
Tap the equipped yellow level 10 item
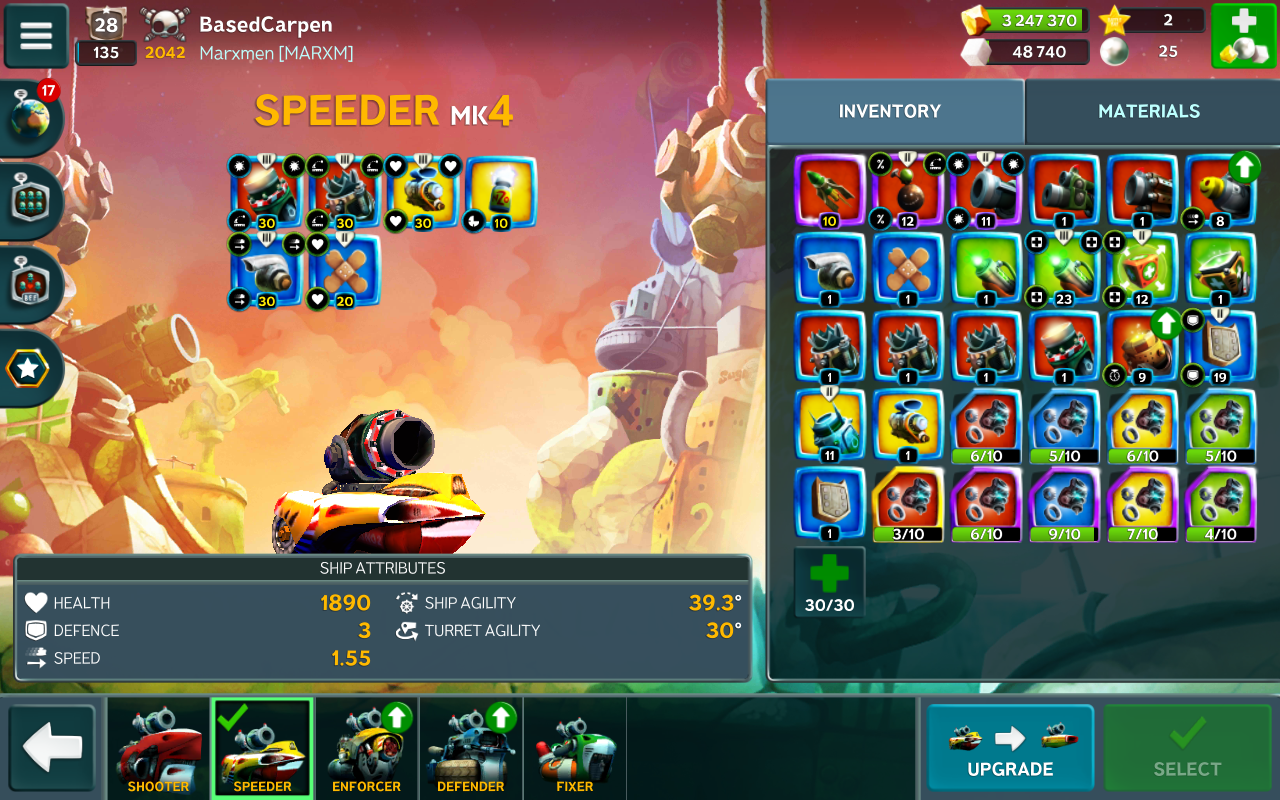500,192
